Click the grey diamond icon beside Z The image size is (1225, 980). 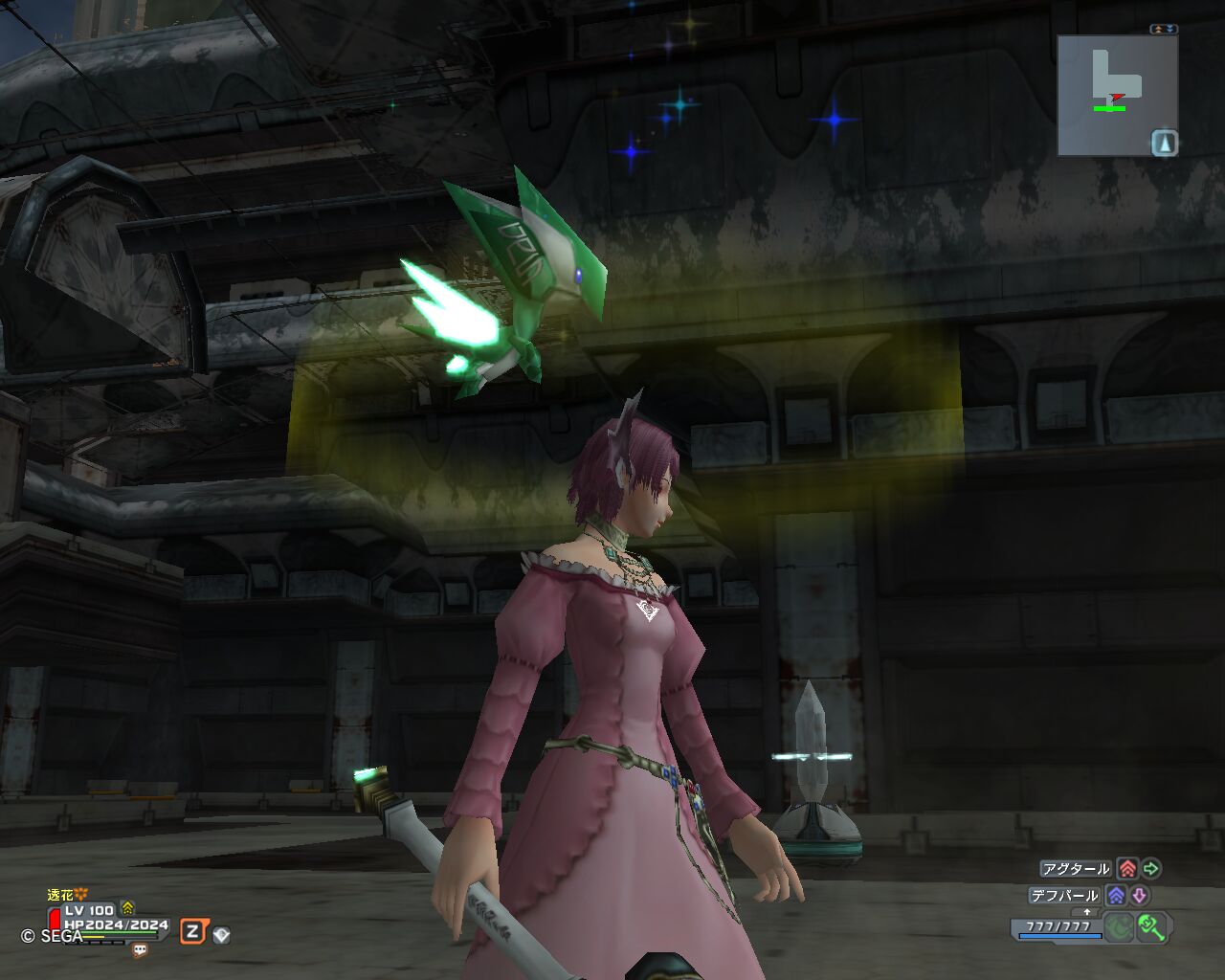221,935
